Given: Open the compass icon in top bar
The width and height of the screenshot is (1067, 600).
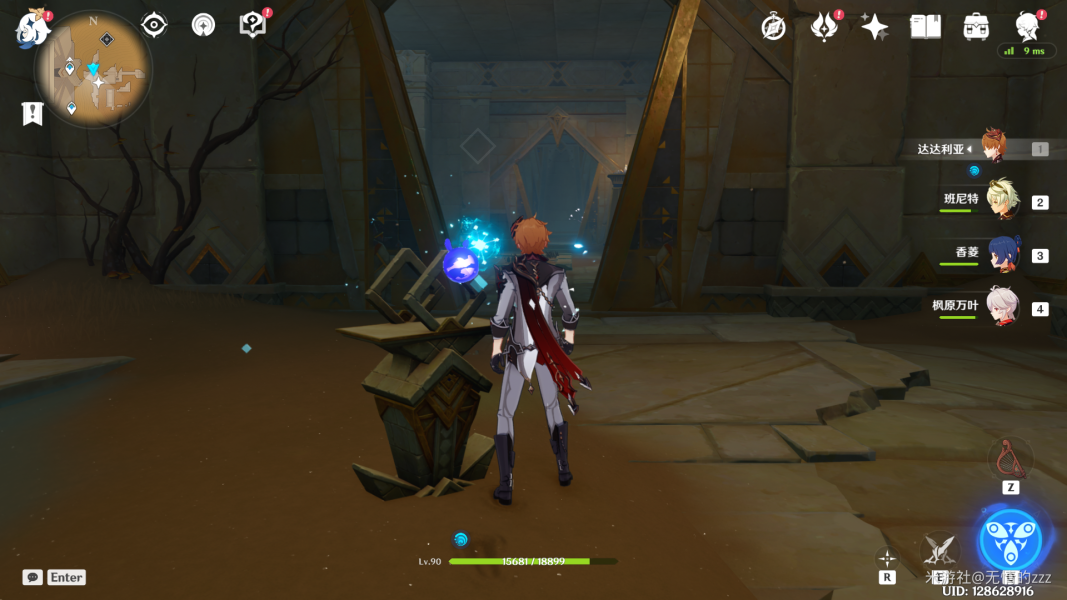Looking at the screenshot, I should tap(773, 27).
